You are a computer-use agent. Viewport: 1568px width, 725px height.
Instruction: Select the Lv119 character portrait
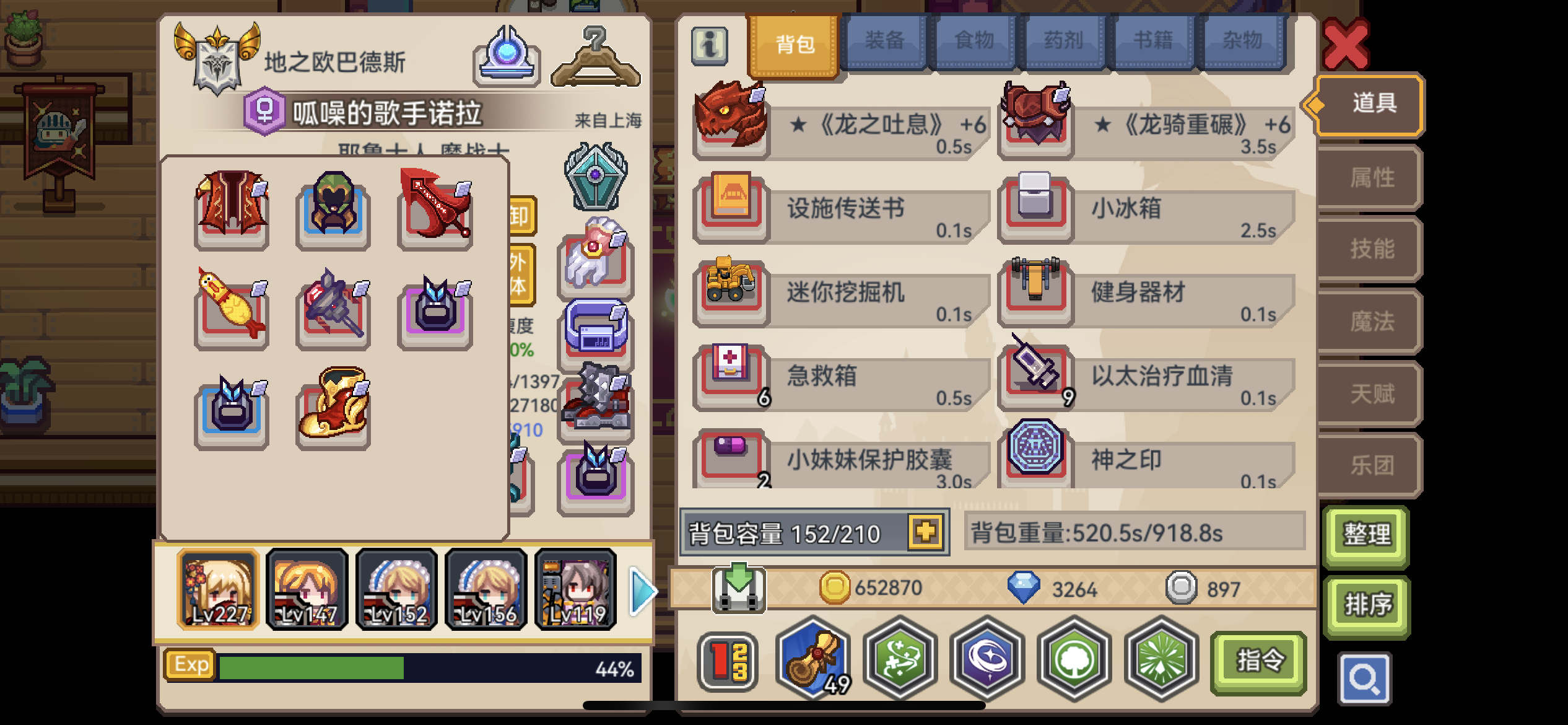[576, 589]
